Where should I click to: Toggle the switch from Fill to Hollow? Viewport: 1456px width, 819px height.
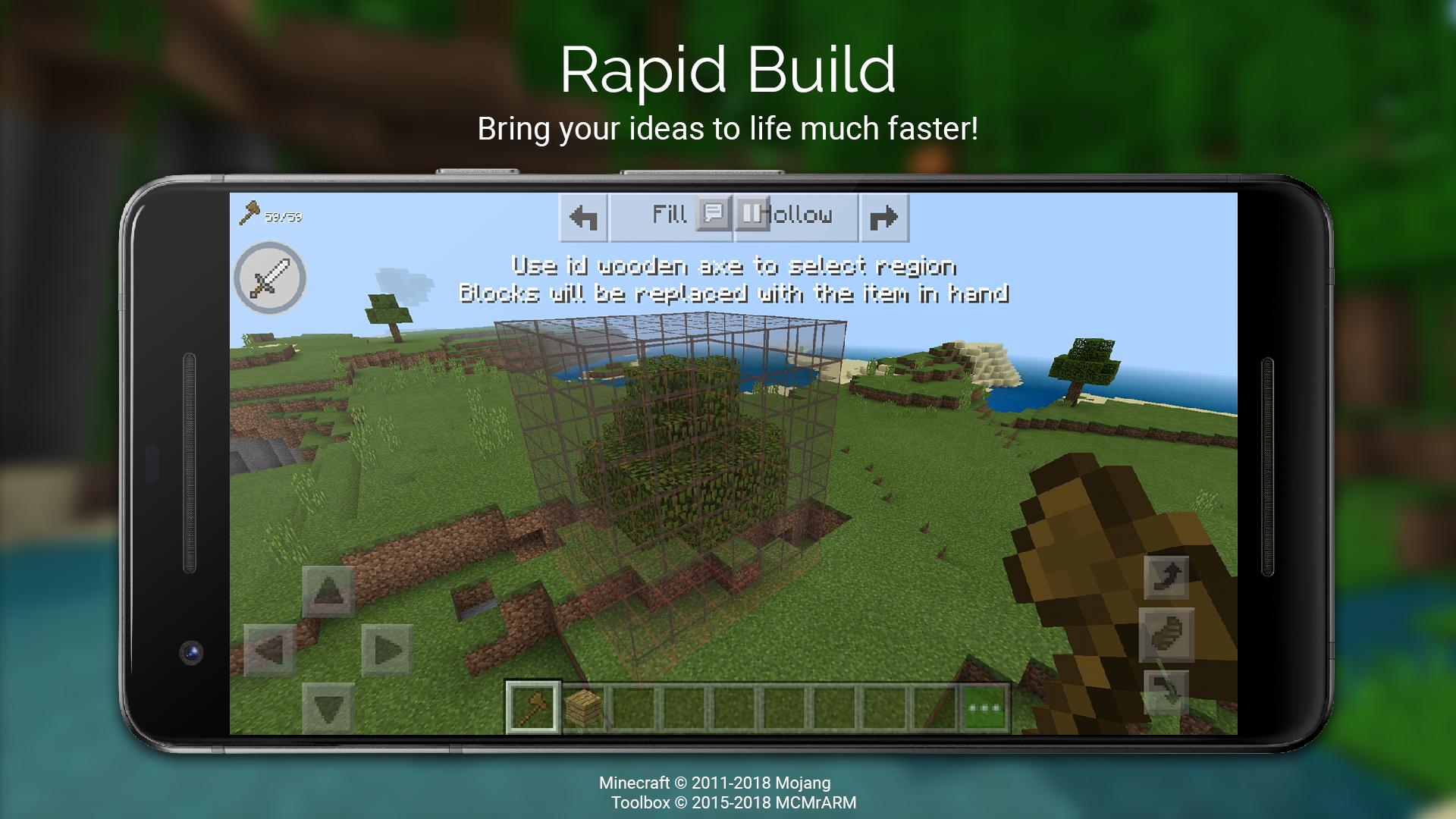[x=752, y=215]
